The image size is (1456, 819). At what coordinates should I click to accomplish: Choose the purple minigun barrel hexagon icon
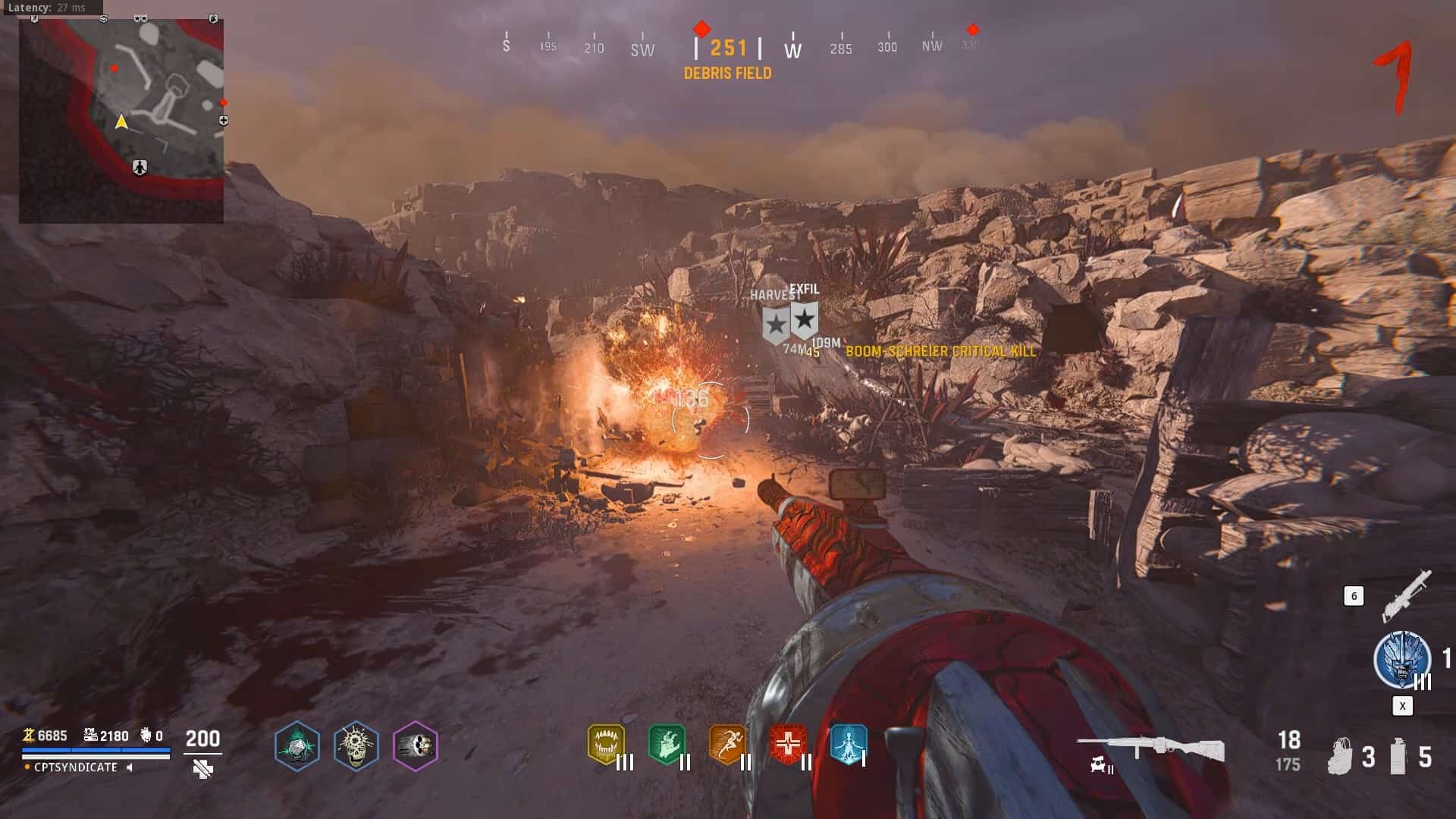click(x=416, y=745)
